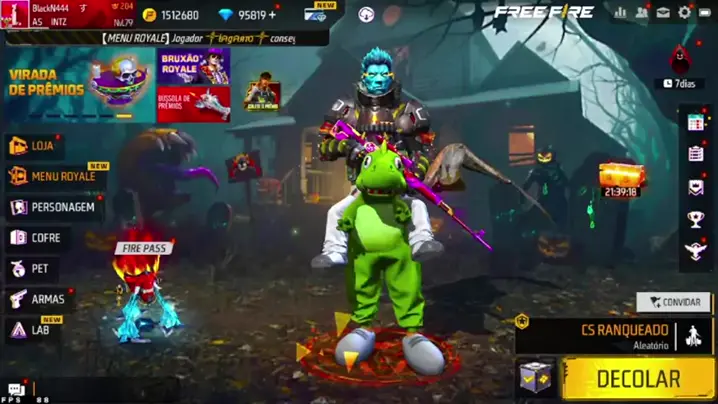
Task: Open the Bússola de Prêmios banner
Action: click(193, 103)
